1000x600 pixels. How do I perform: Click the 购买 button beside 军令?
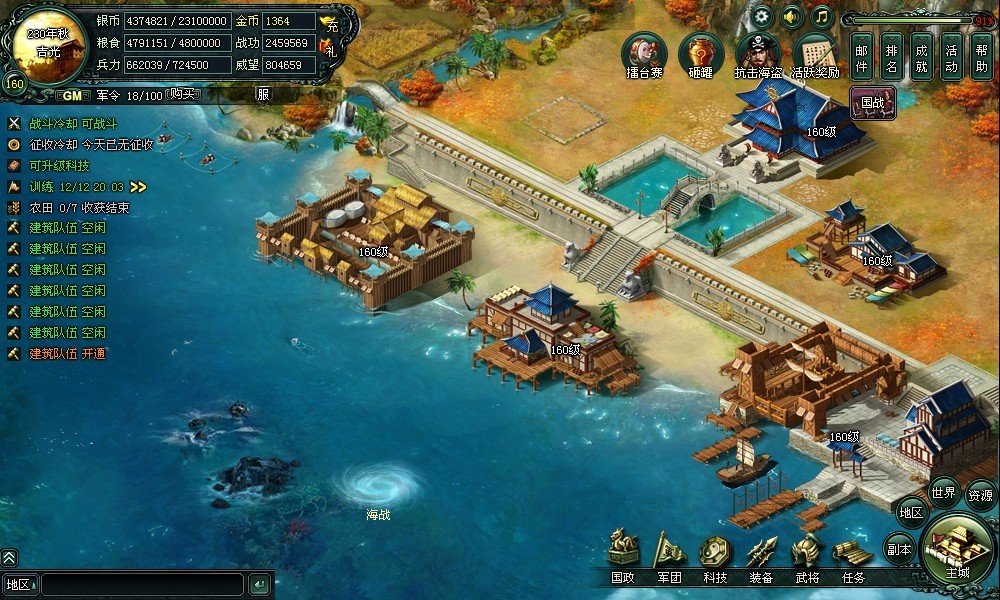point(182,94)
